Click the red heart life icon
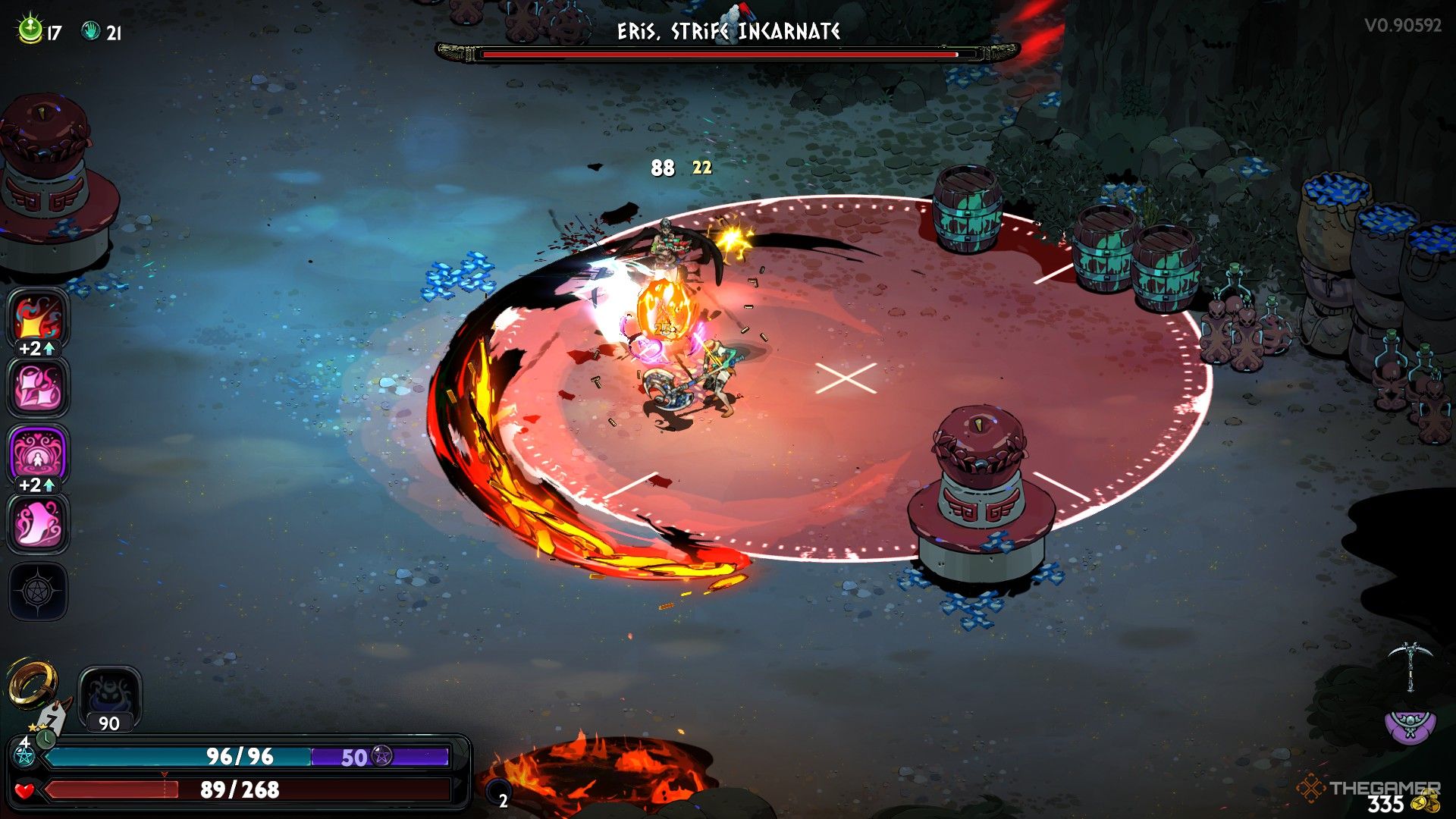Image resolution: width=1456 pixels, height=819 pixels. pyautogui.click(x=25, y=791)
